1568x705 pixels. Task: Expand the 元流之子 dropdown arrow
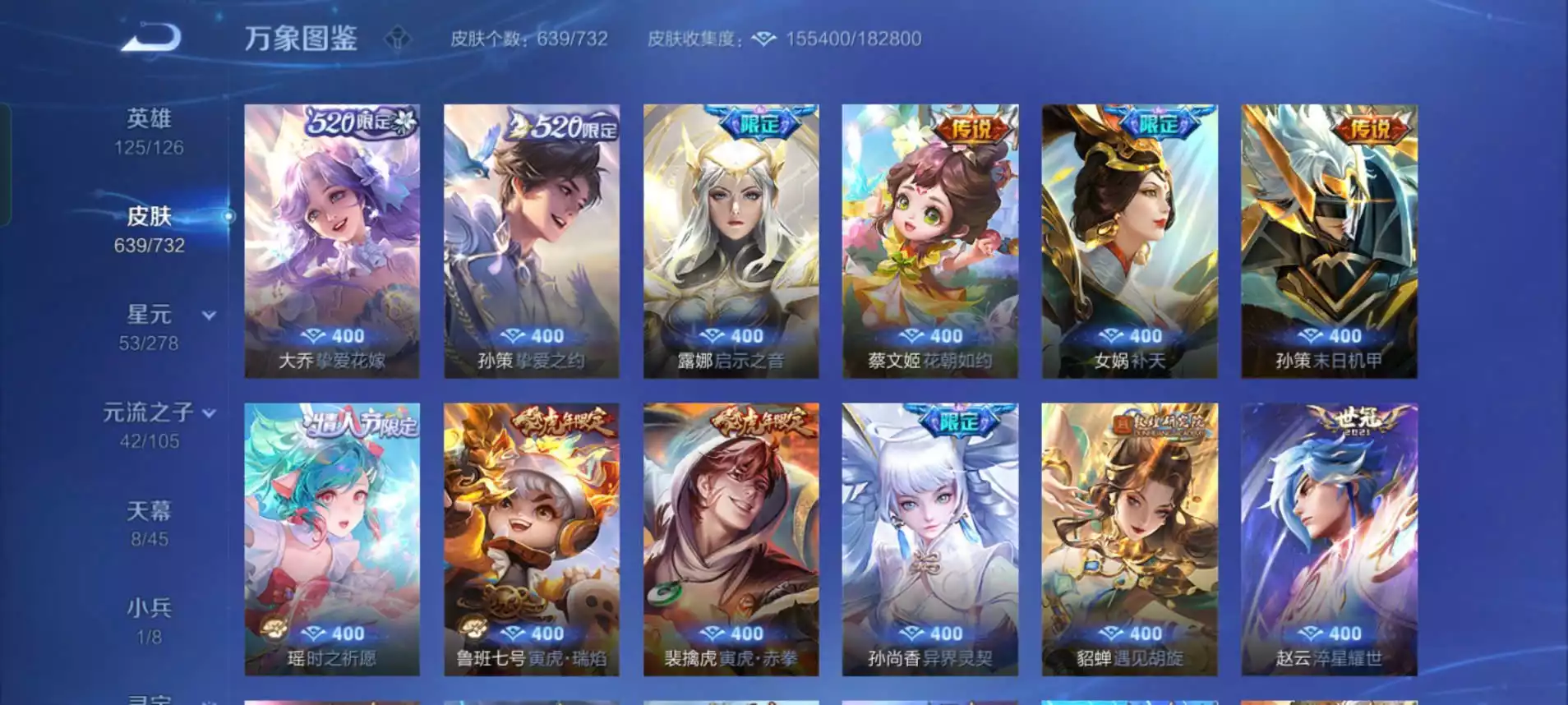(210, 413)
